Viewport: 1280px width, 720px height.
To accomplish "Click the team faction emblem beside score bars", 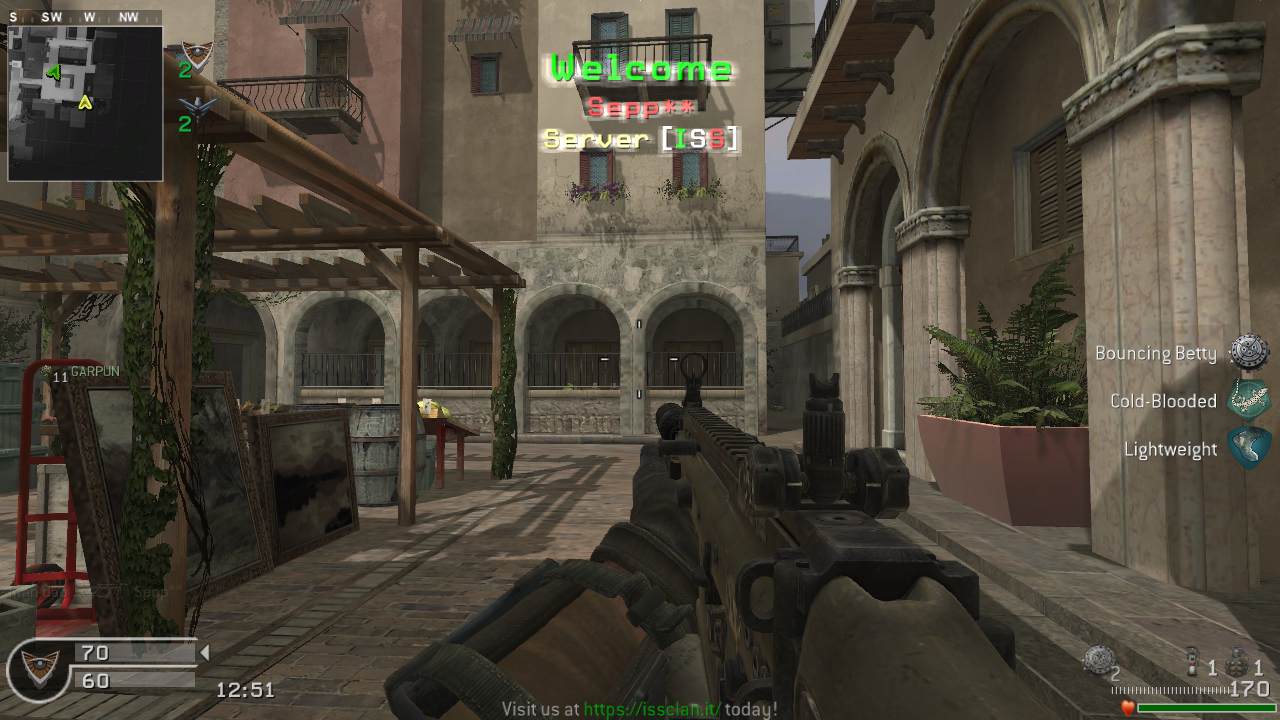I will [x=38, y=667].
